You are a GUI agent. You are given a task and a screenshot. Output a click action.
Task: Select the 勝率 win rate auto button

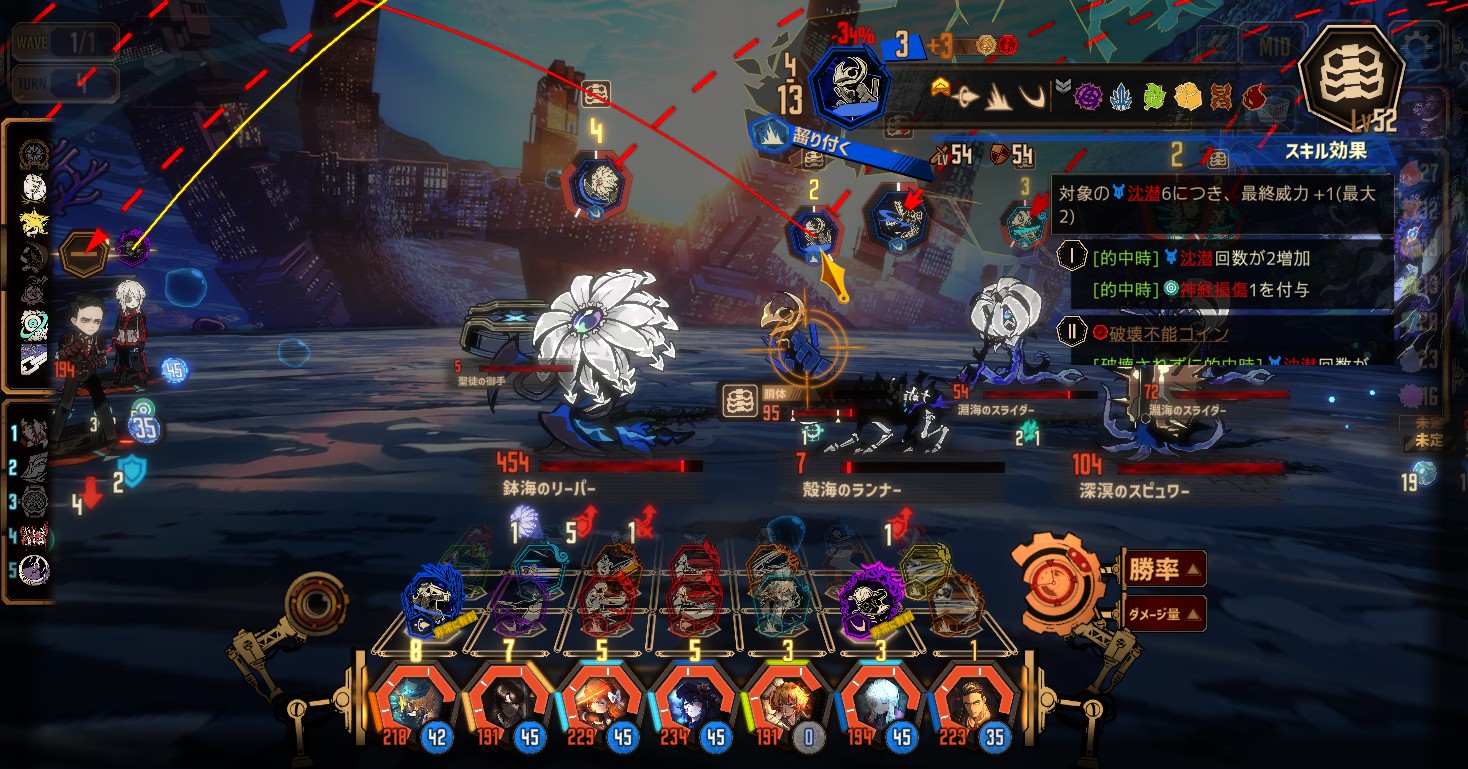click(x=1164, y=570)
